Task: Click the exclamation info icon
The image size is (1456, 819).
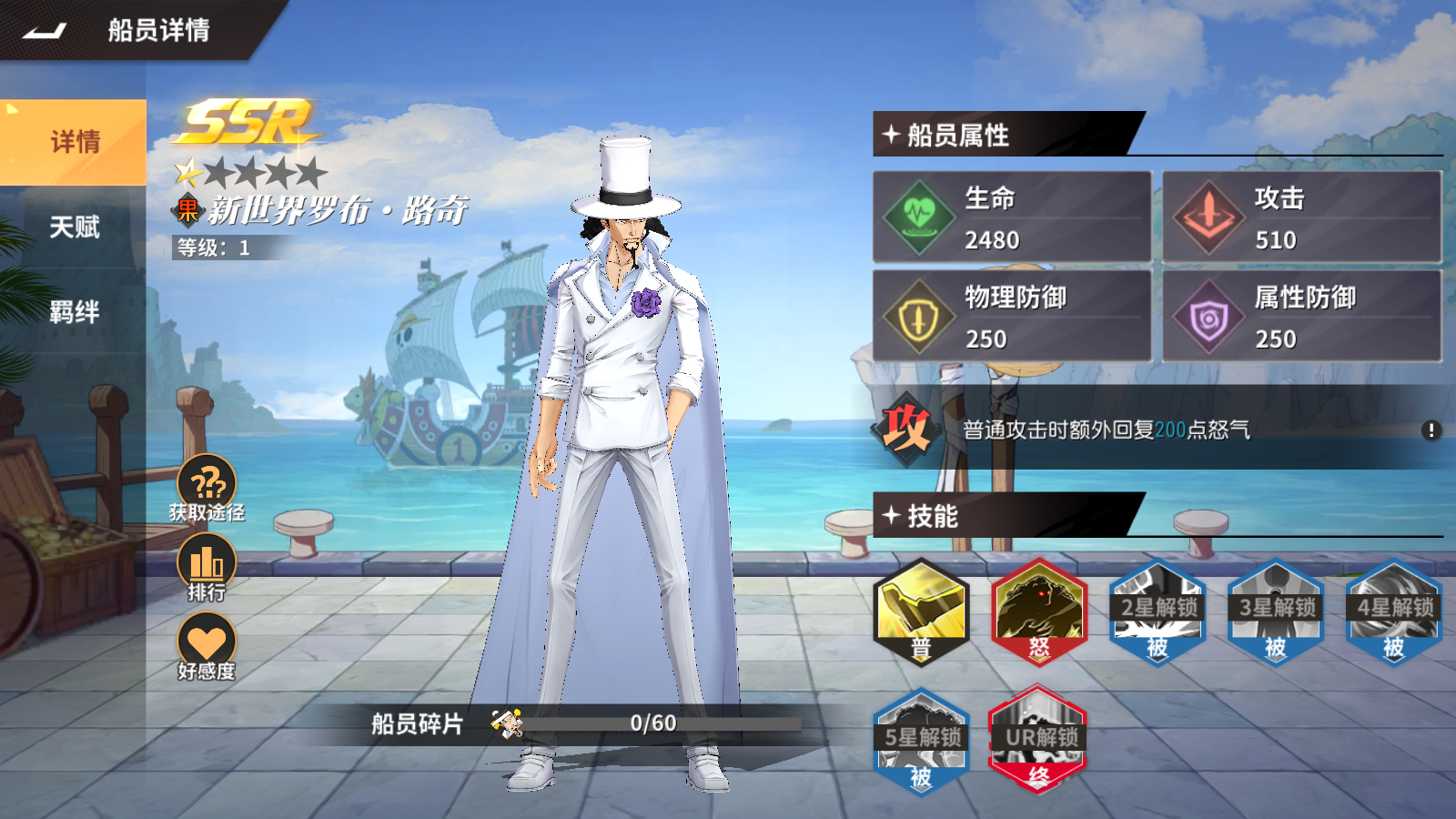Action: coord(1431,430)
